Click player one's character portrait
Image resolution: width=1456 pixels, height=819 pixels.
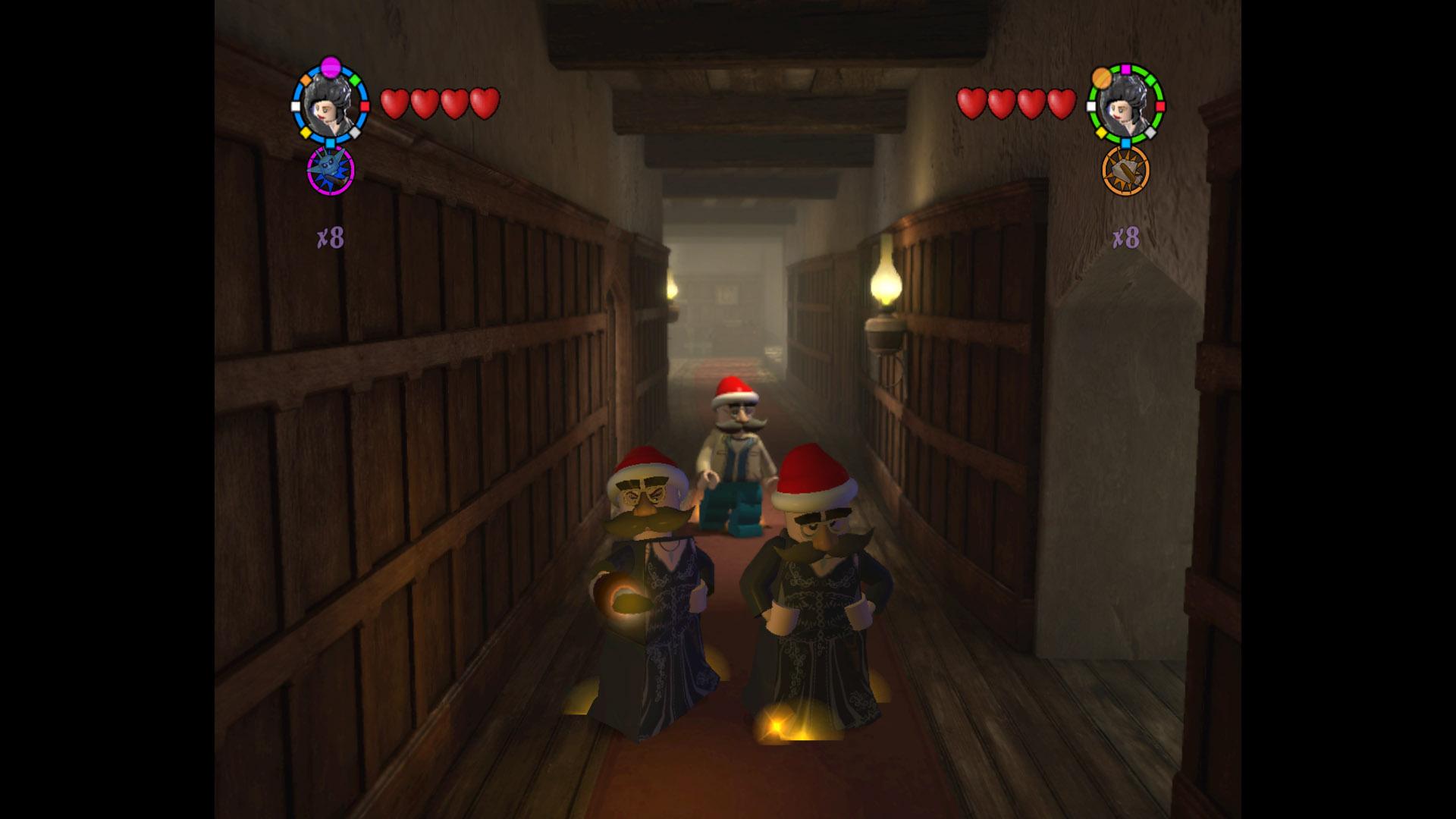pos(330,106)
